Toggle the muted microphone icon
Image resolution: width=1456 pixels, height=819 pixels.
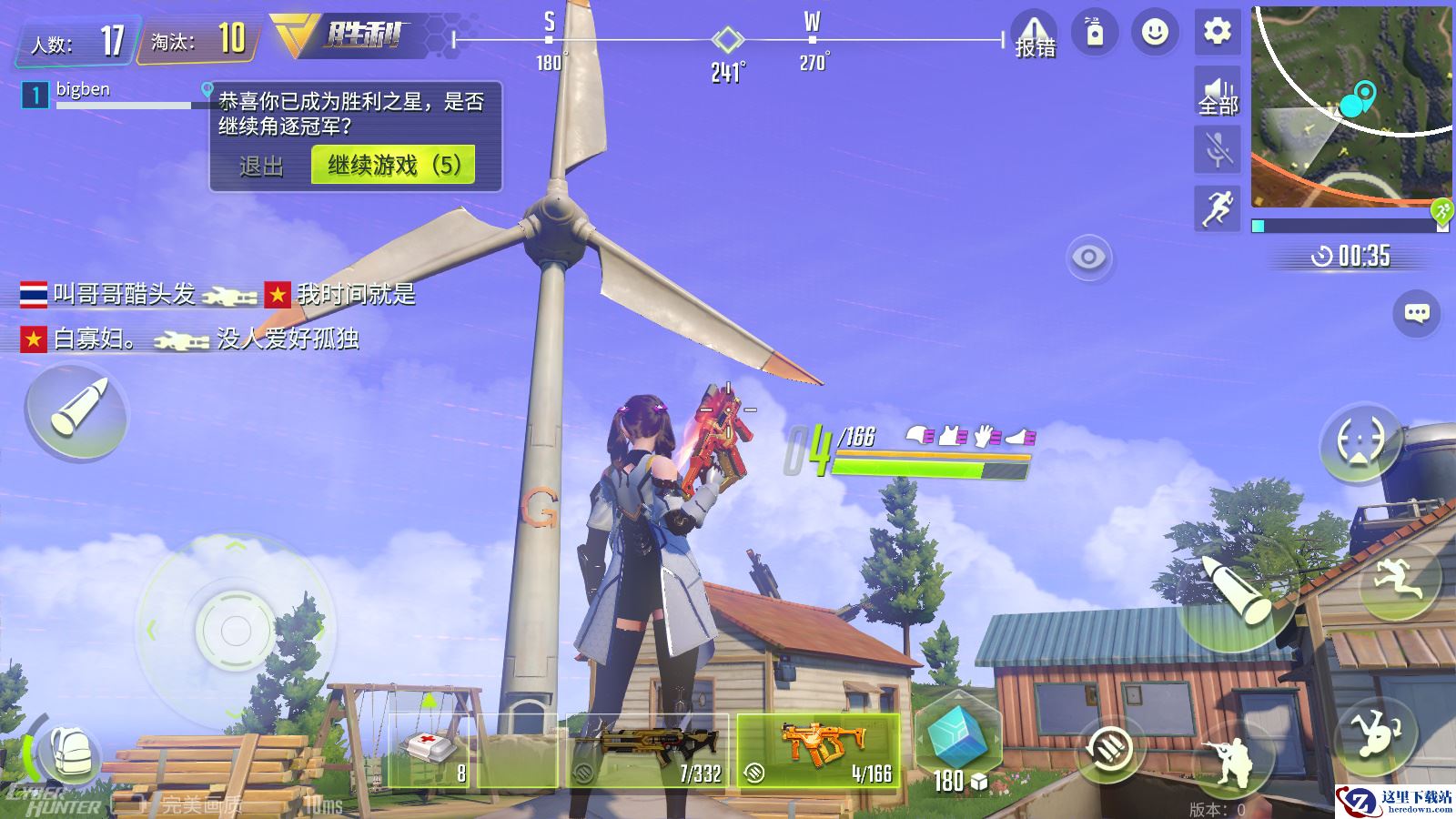pyautogui.click(x=1218, y=149)
